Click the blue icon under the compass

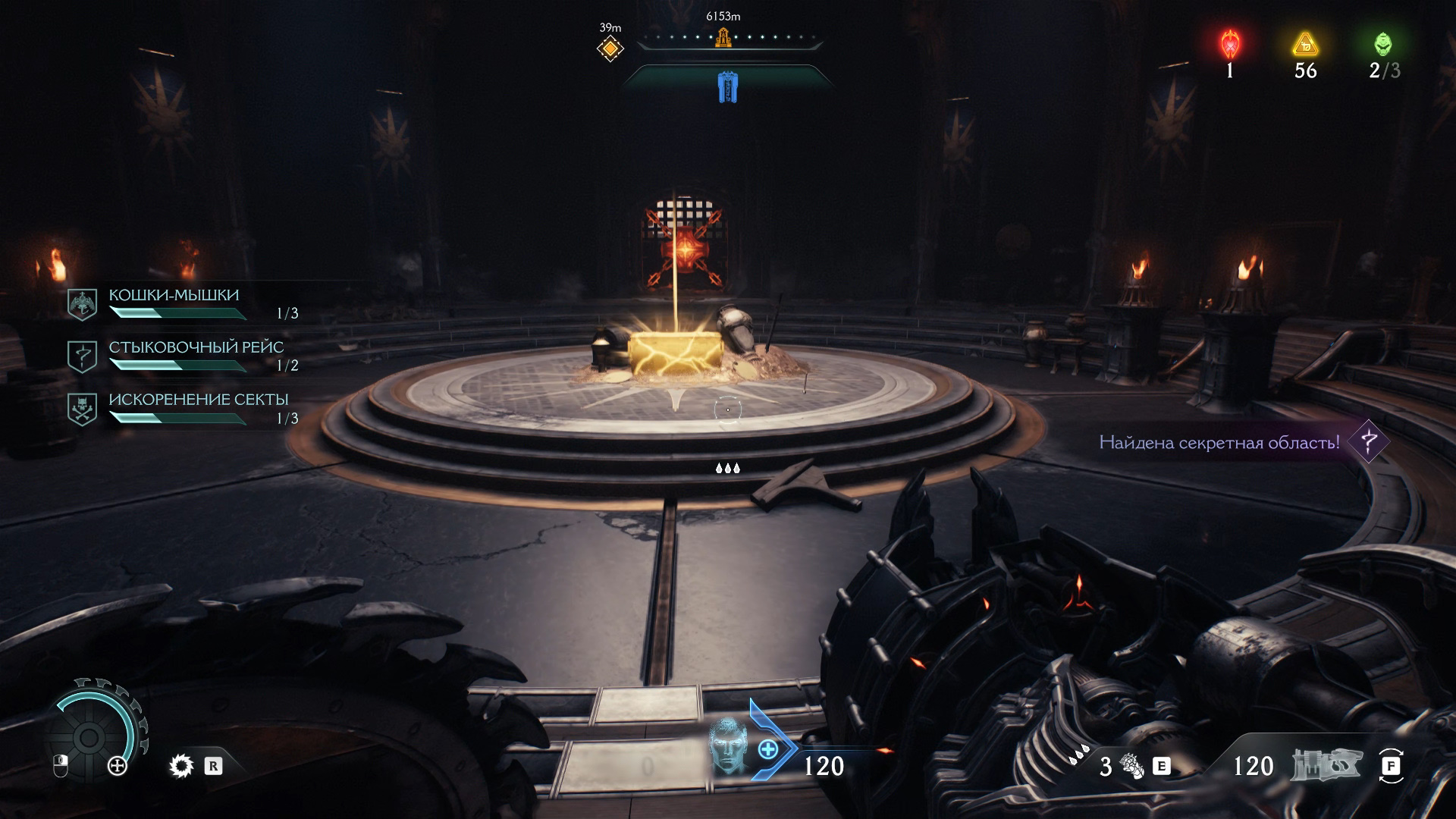click(x=727, y=87)
